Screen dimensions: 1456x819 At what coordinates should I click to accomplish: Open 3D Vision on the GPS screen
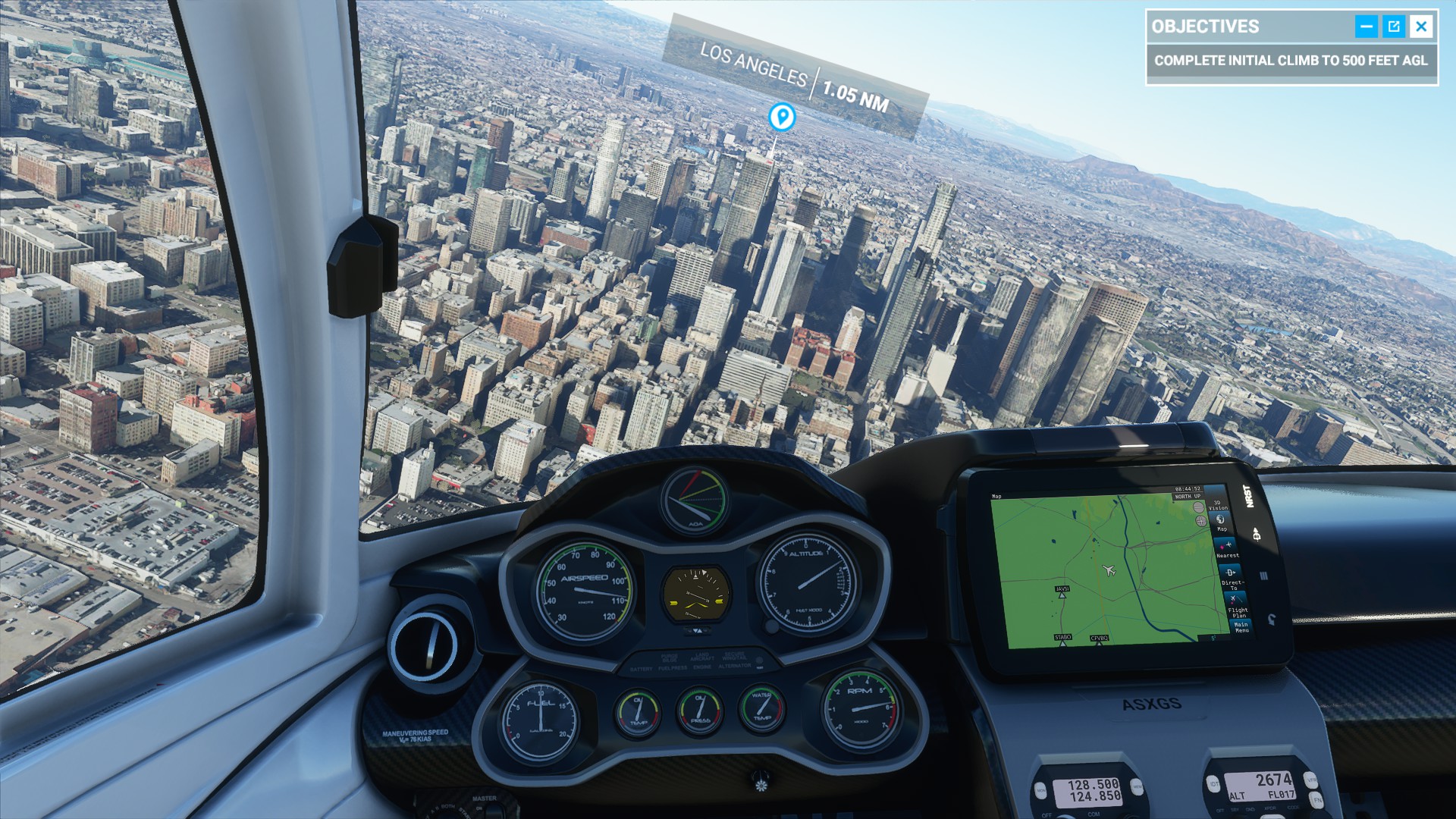[1218, 505]
